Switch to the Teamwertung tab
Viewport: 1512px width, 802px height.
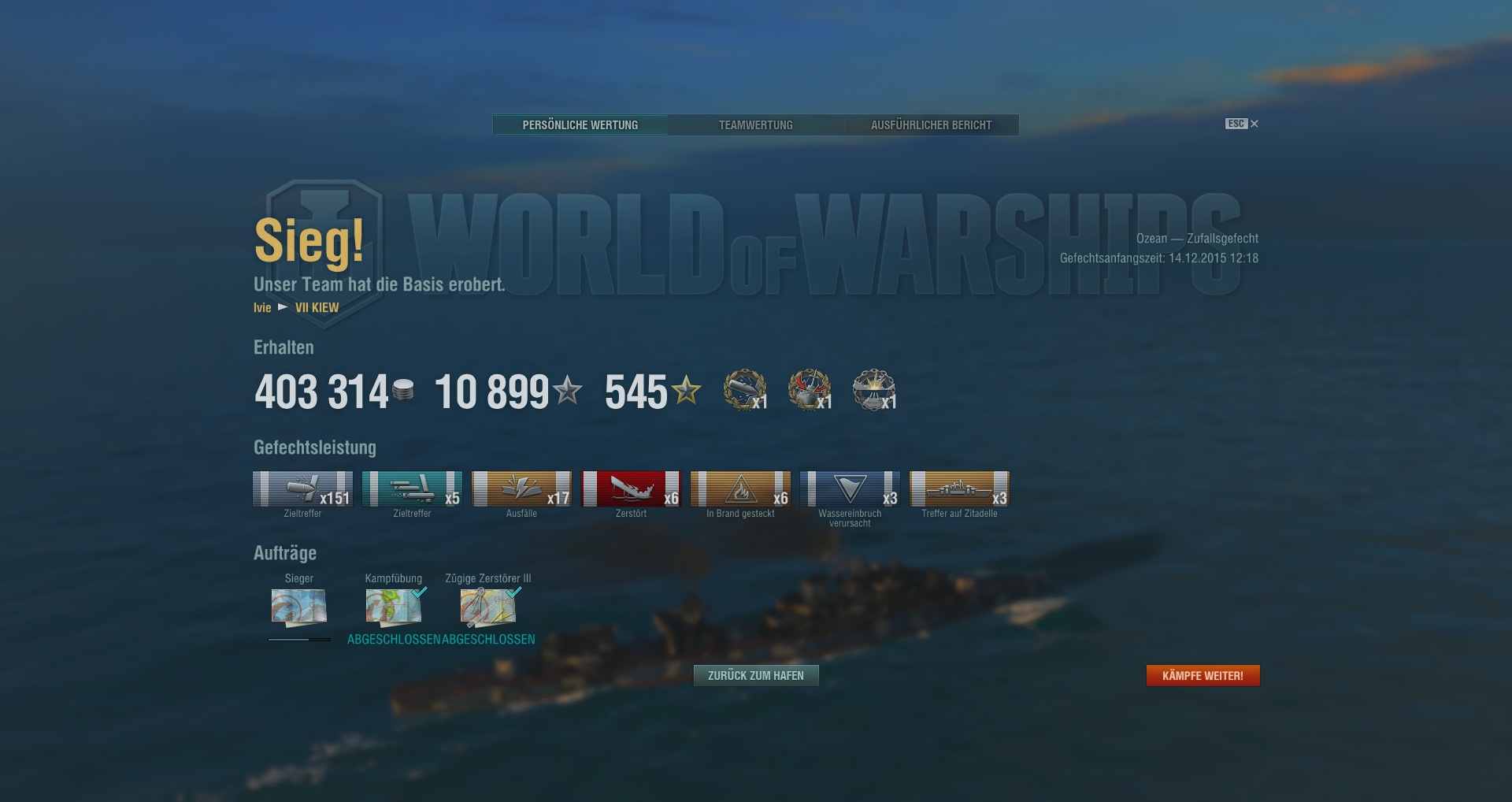tap(755, 124)
